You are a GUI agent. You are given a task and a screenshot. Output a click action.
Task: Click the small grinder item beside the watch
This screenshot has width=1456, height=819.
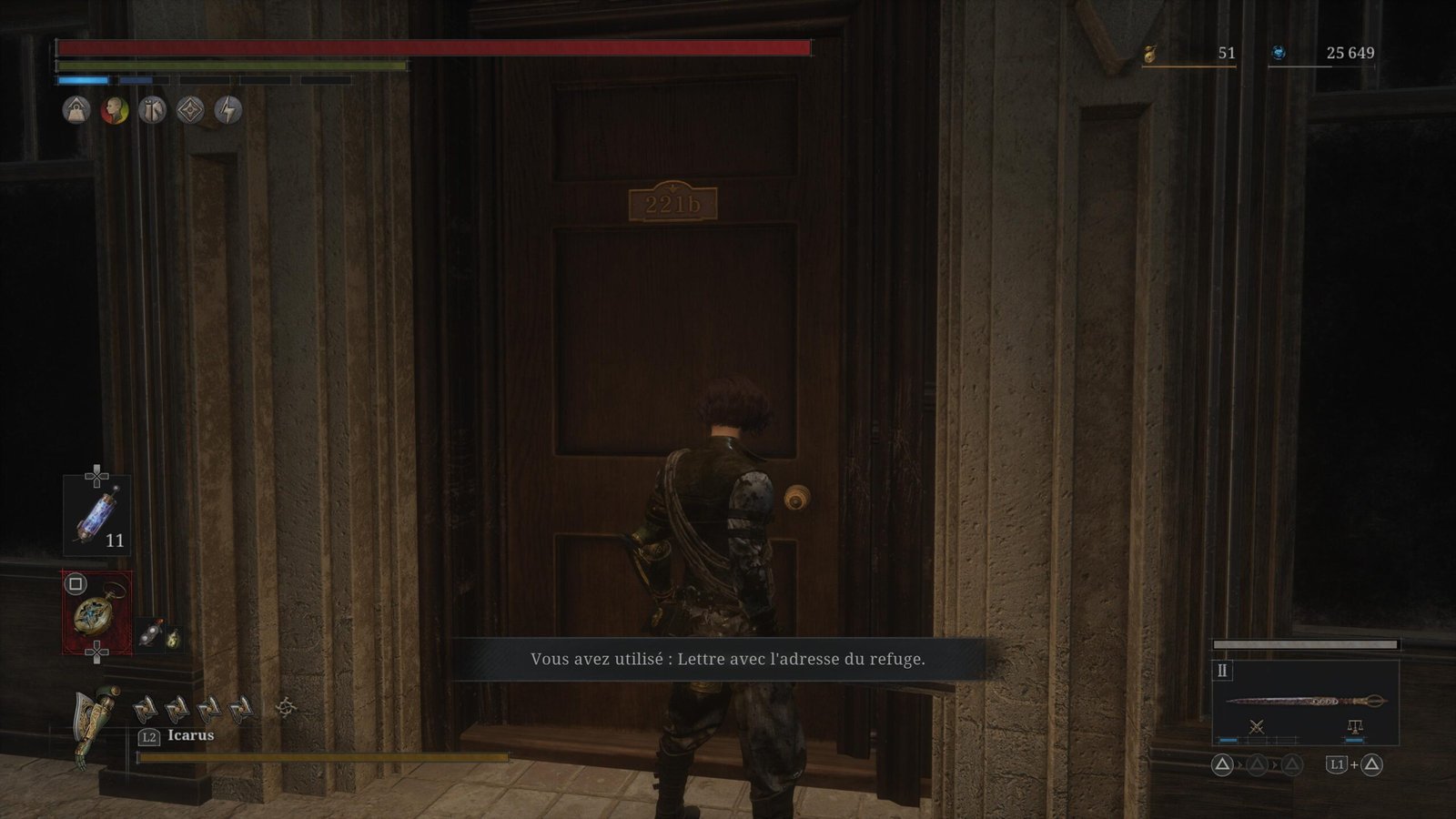(150, 634)
